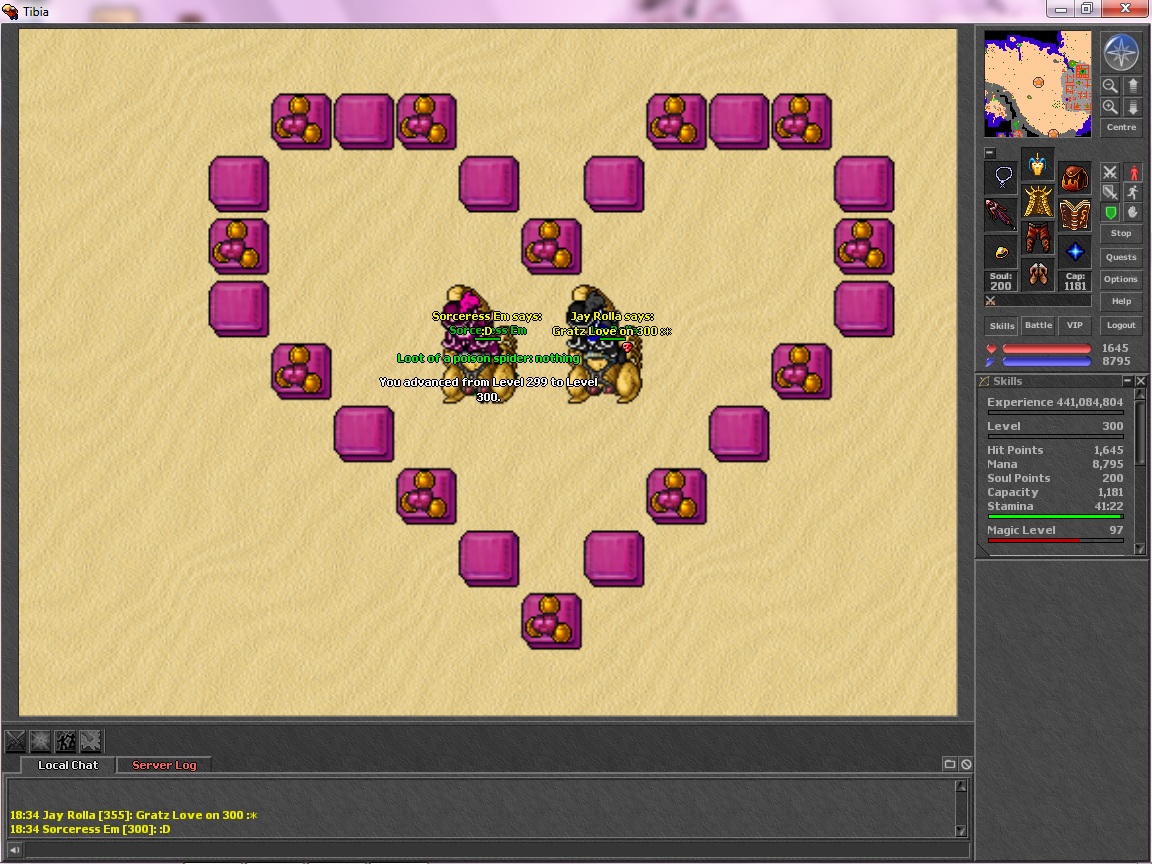Open the Options menu
Screen dimensions: 1152x864
[x=1121, y=280]
